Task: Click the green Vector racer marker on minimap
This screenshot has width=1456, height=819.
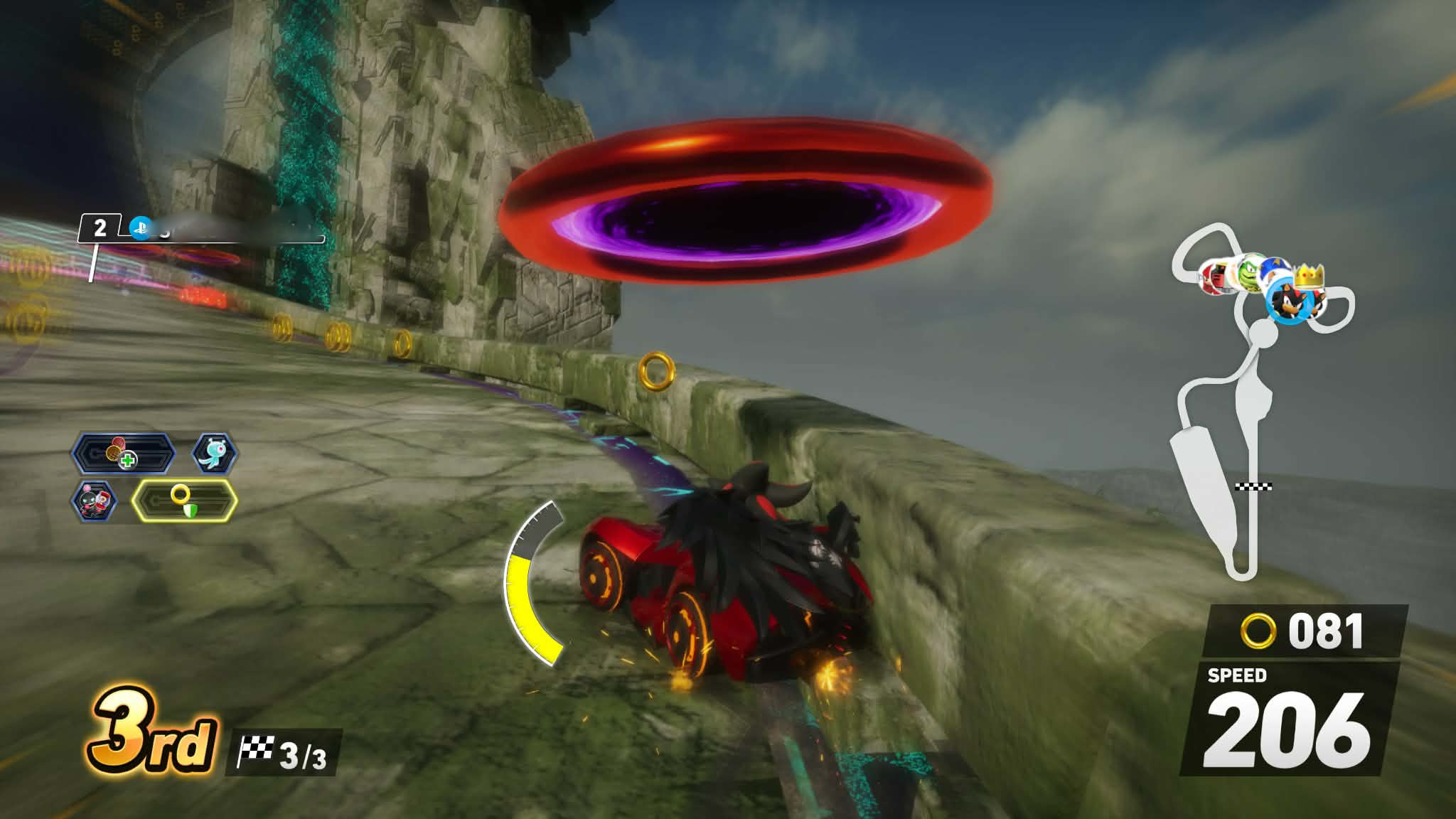Action: [x=1251, y=274]
